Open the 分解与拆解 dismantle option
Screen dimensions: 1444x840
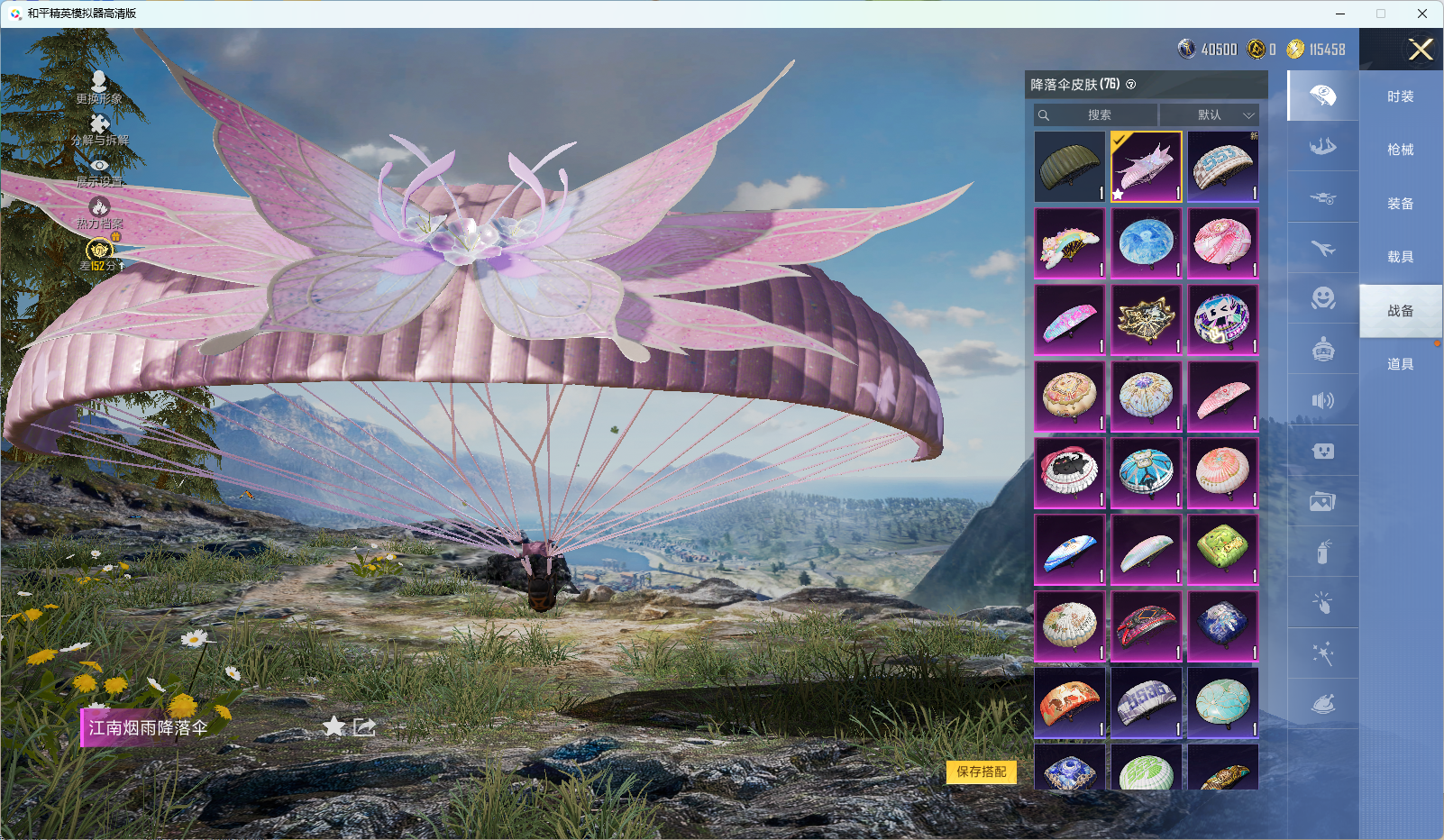tap(99, 129)
